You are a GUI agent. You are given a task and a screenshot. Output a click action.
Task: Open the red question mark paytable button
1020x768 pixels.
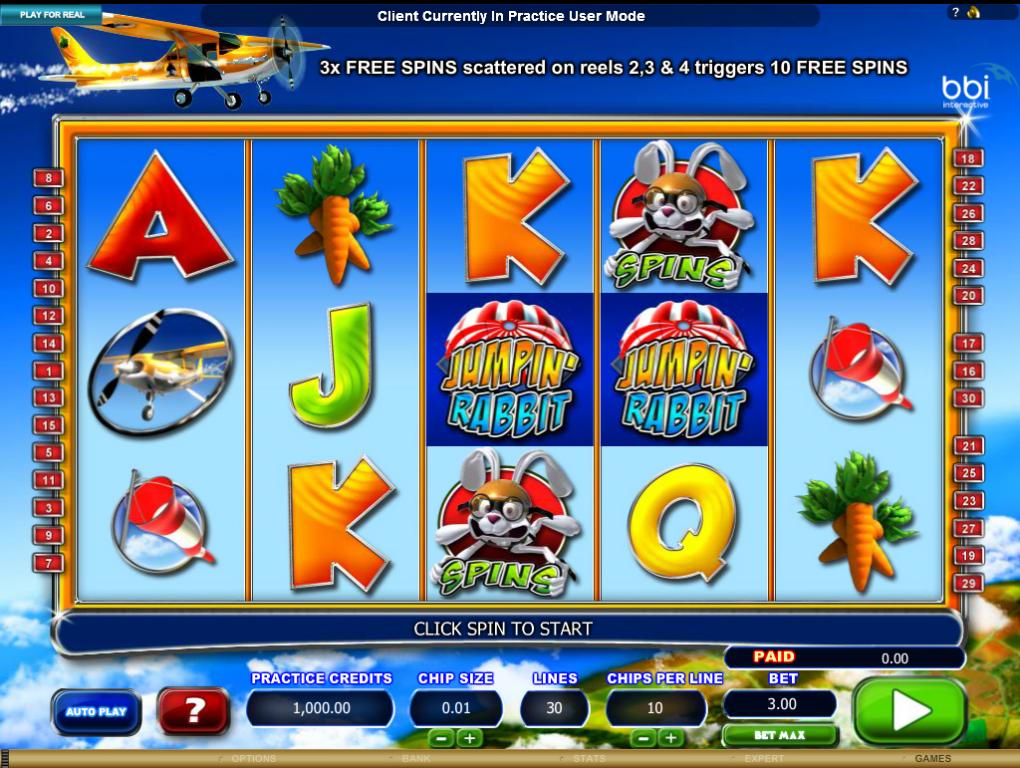[194, 711]
